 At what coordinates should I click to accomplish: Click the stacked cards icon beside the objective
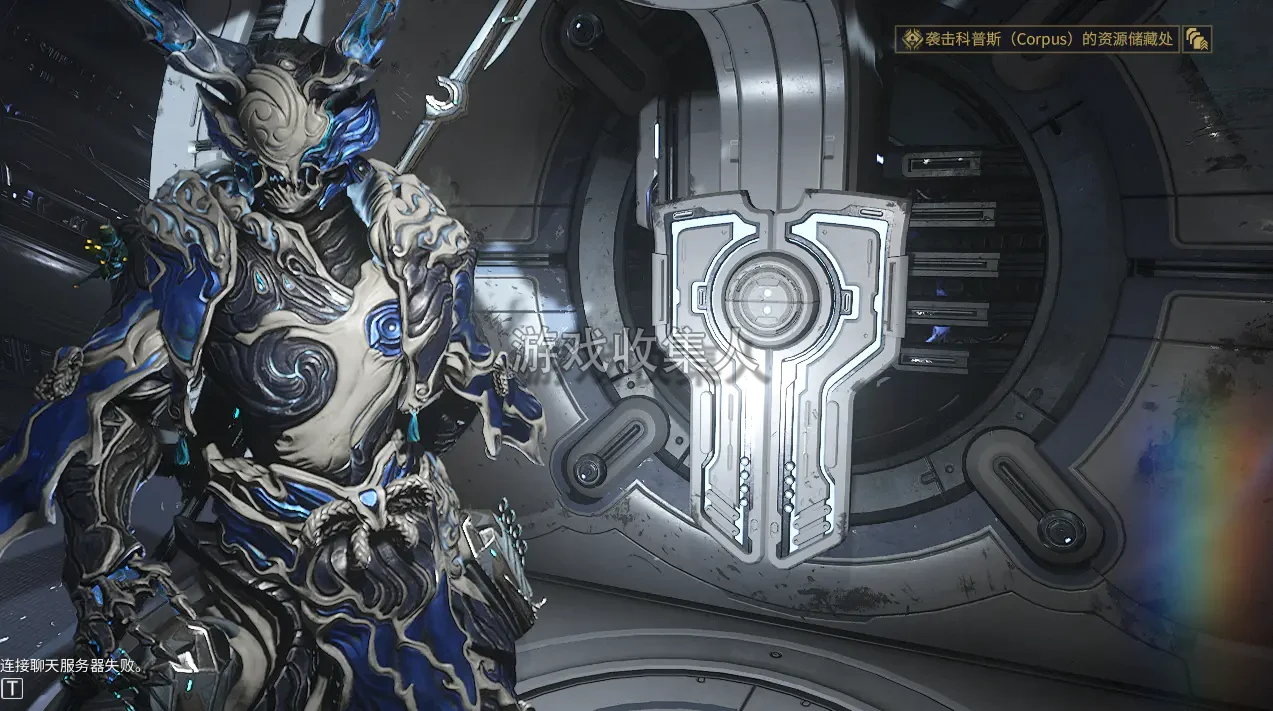[1196, 40]
